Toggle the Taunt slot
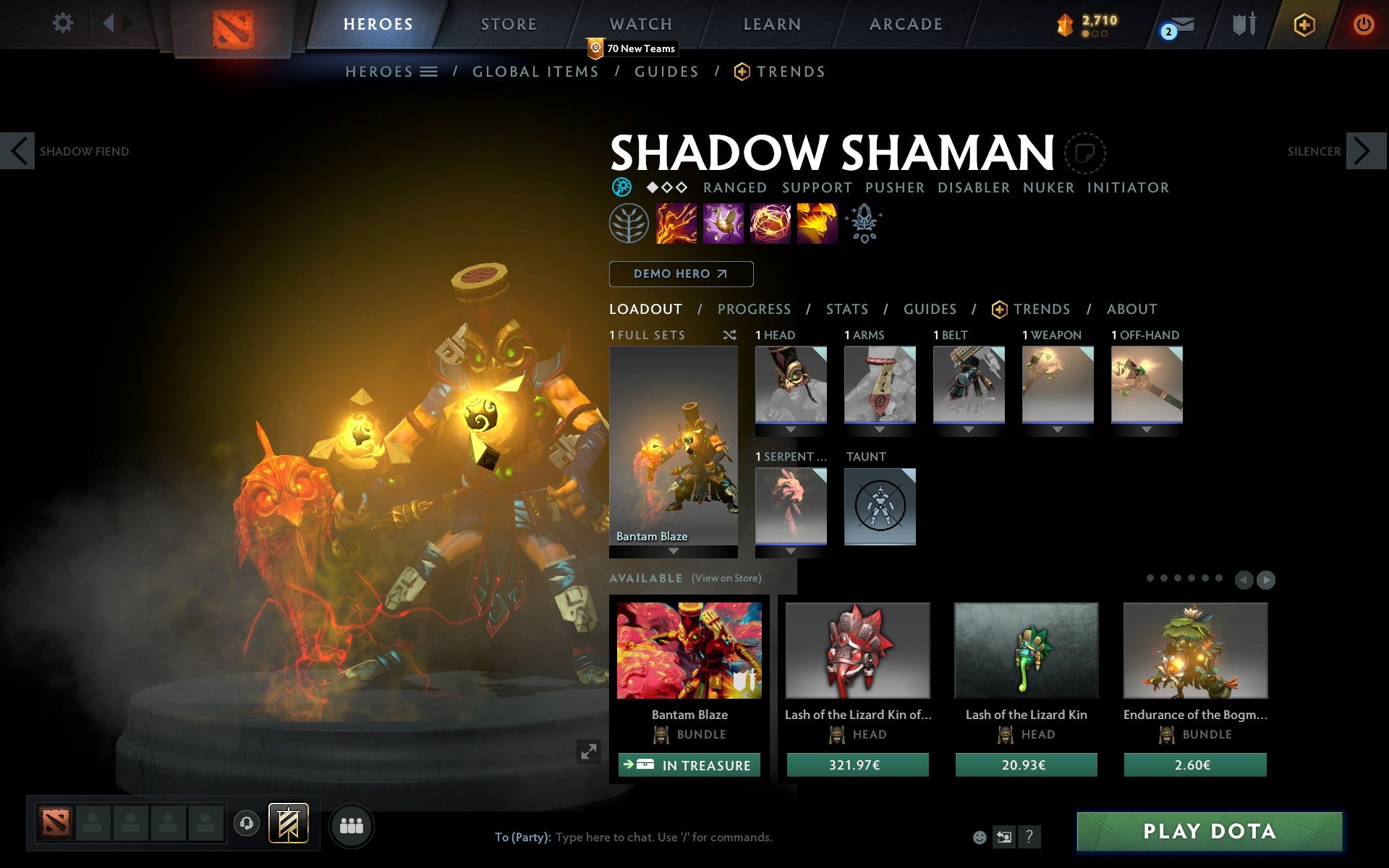The height and width of the screenshot is (868, 1389). tap(880, 506)
